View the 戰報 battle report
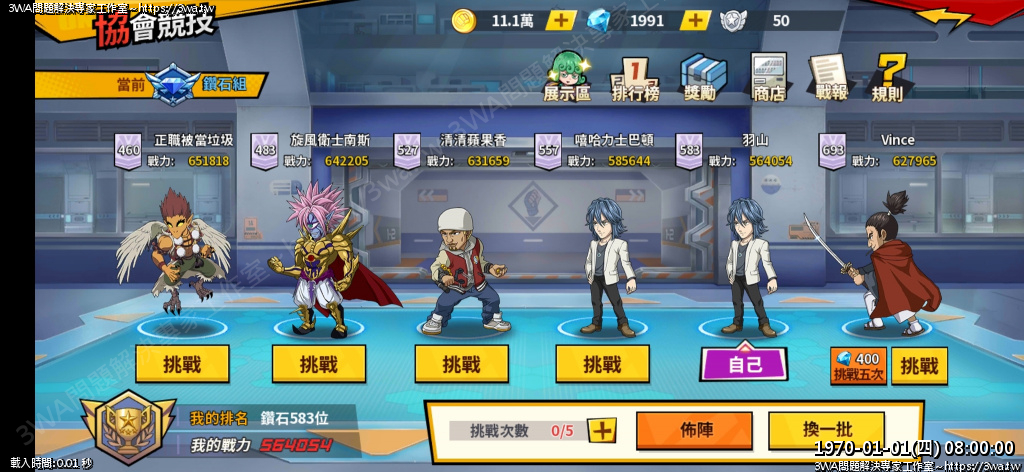 831,78
